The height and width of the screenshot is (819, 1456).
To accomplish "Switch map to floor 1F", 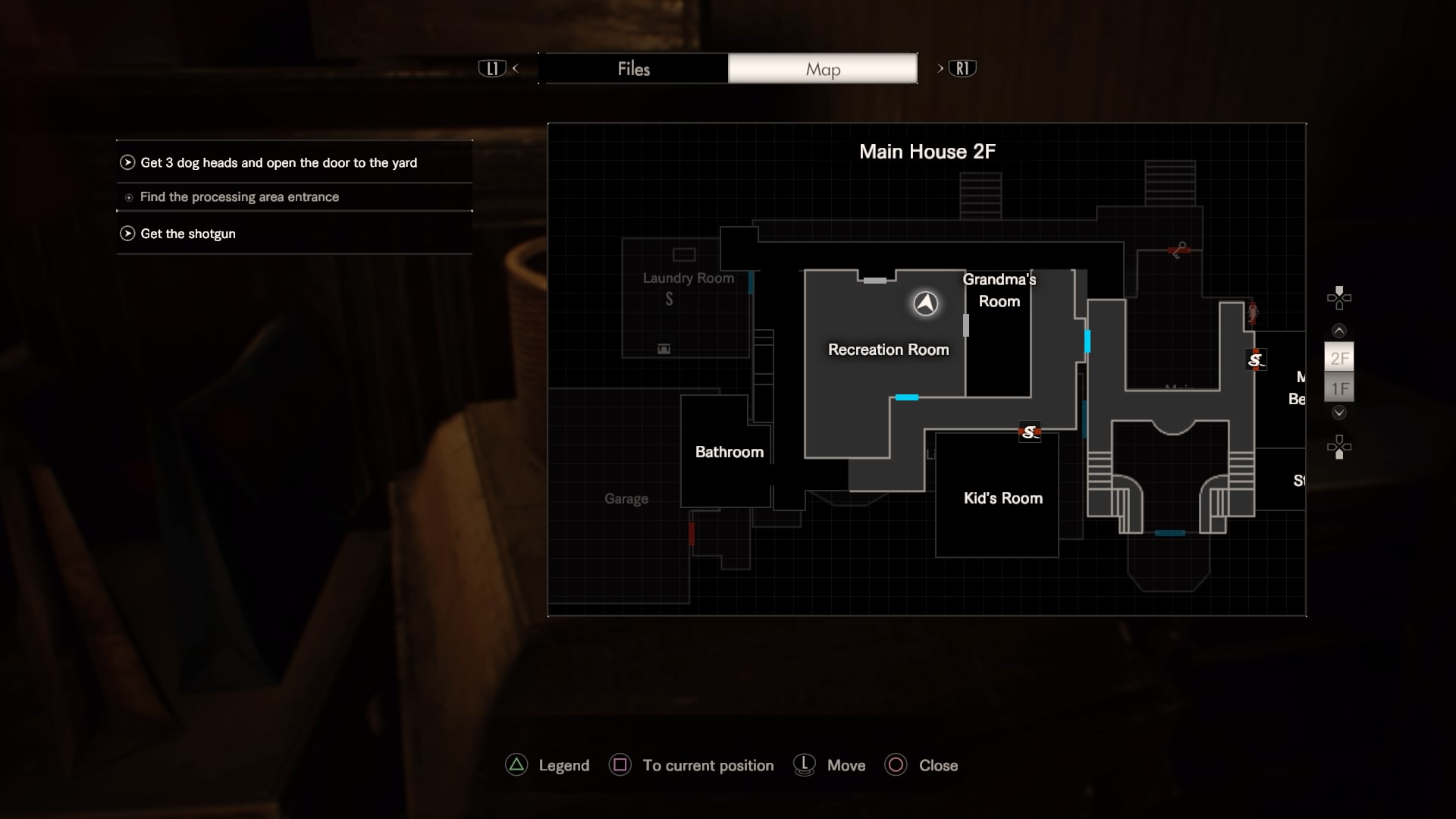I will pyautogui.click(x=1339, y=389).
